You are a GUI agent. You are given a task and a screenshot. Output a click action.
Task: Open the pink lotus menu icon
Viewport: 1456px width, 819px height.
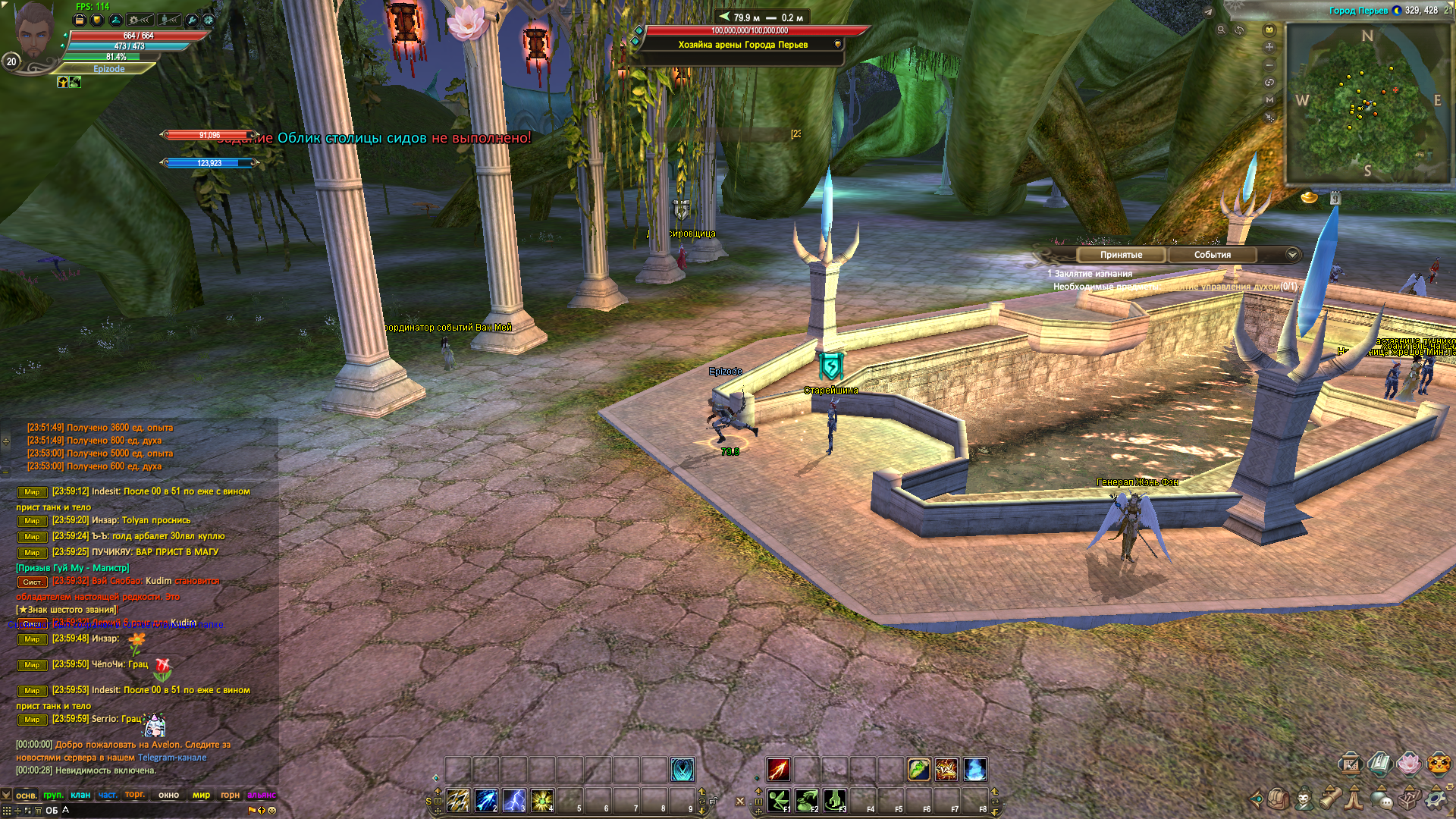[1408, 763]
